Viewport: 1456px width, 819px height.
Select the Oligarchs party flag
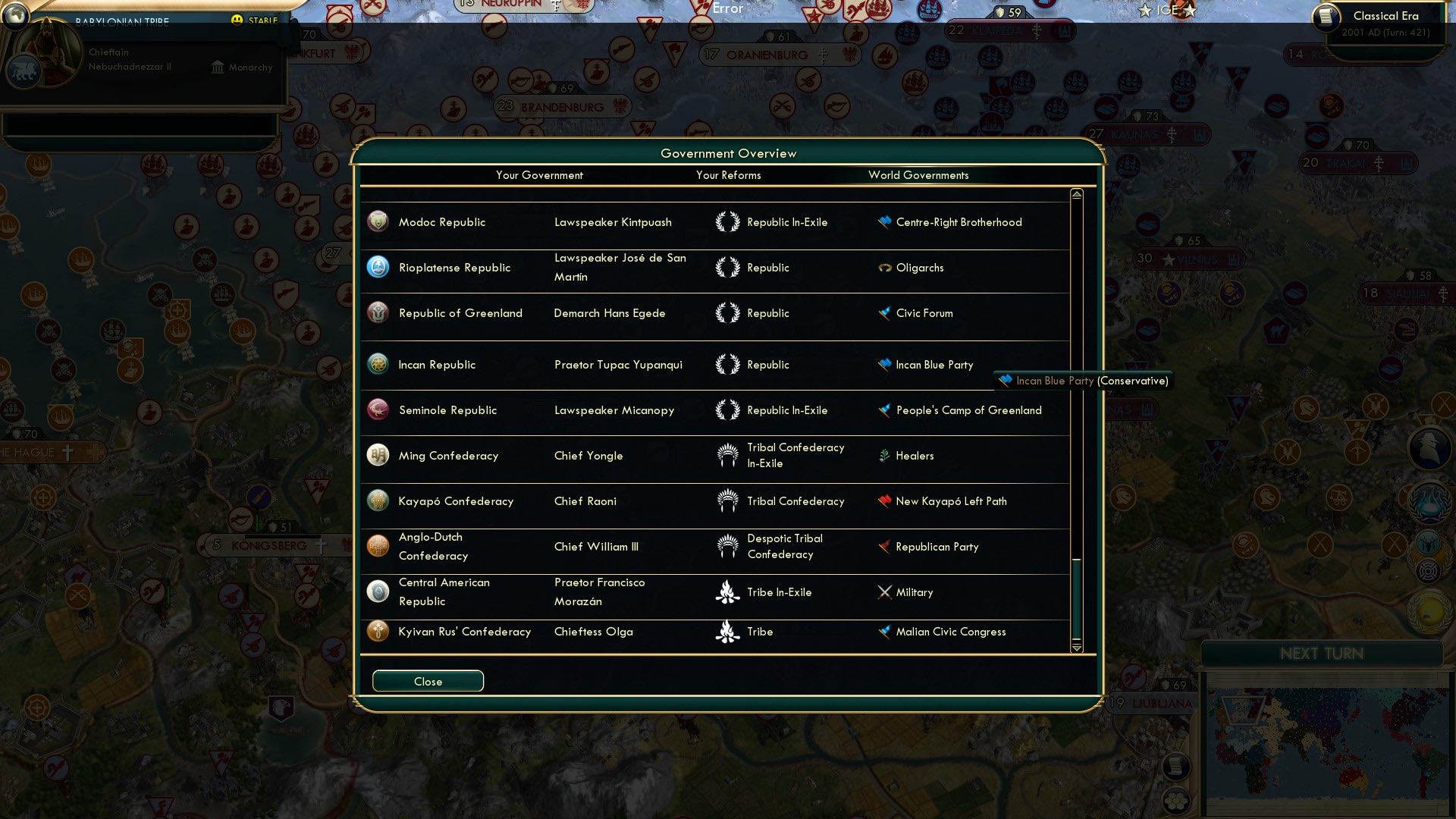883,268
